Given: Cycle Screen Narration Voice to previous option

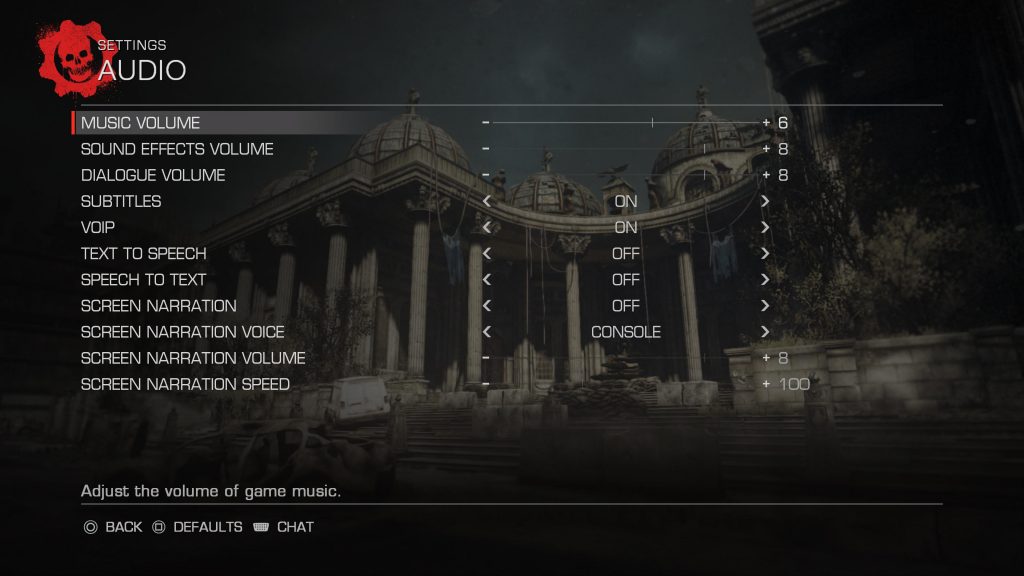Looking at the screenshot, I should (487, 331).
